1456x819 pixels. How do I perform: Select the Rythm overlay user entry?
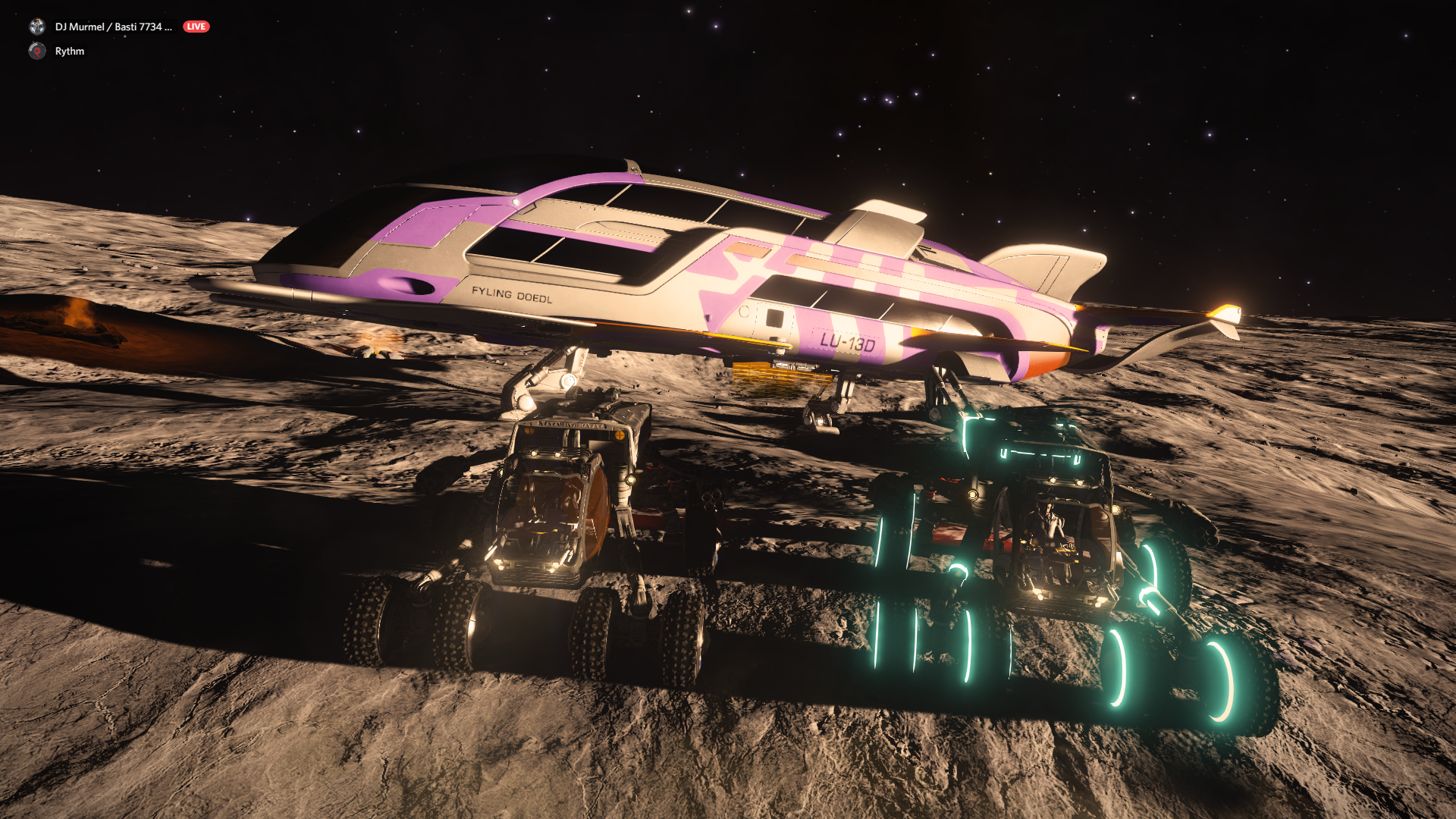pos(68,51)
